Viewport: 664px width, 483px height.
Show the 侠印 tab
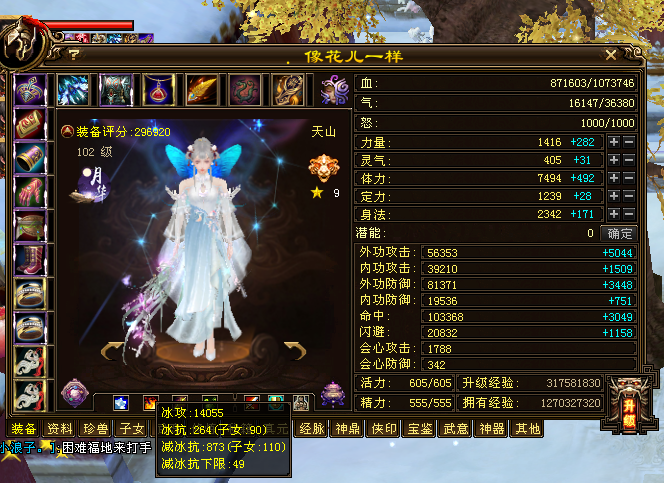click(384, 429)
